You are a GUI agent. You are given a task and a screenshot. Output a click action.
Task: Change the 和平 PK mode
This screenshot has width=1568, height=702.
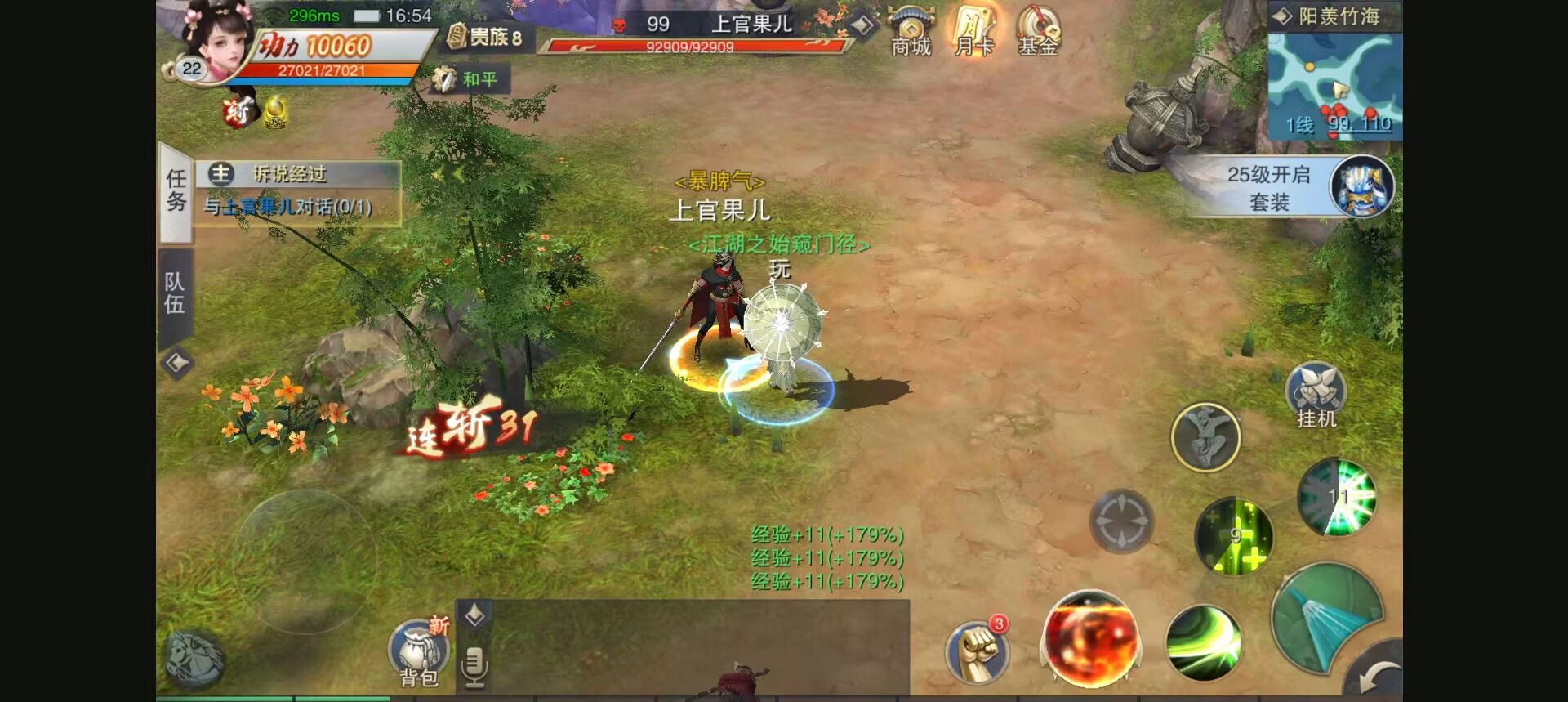(469, 79)
